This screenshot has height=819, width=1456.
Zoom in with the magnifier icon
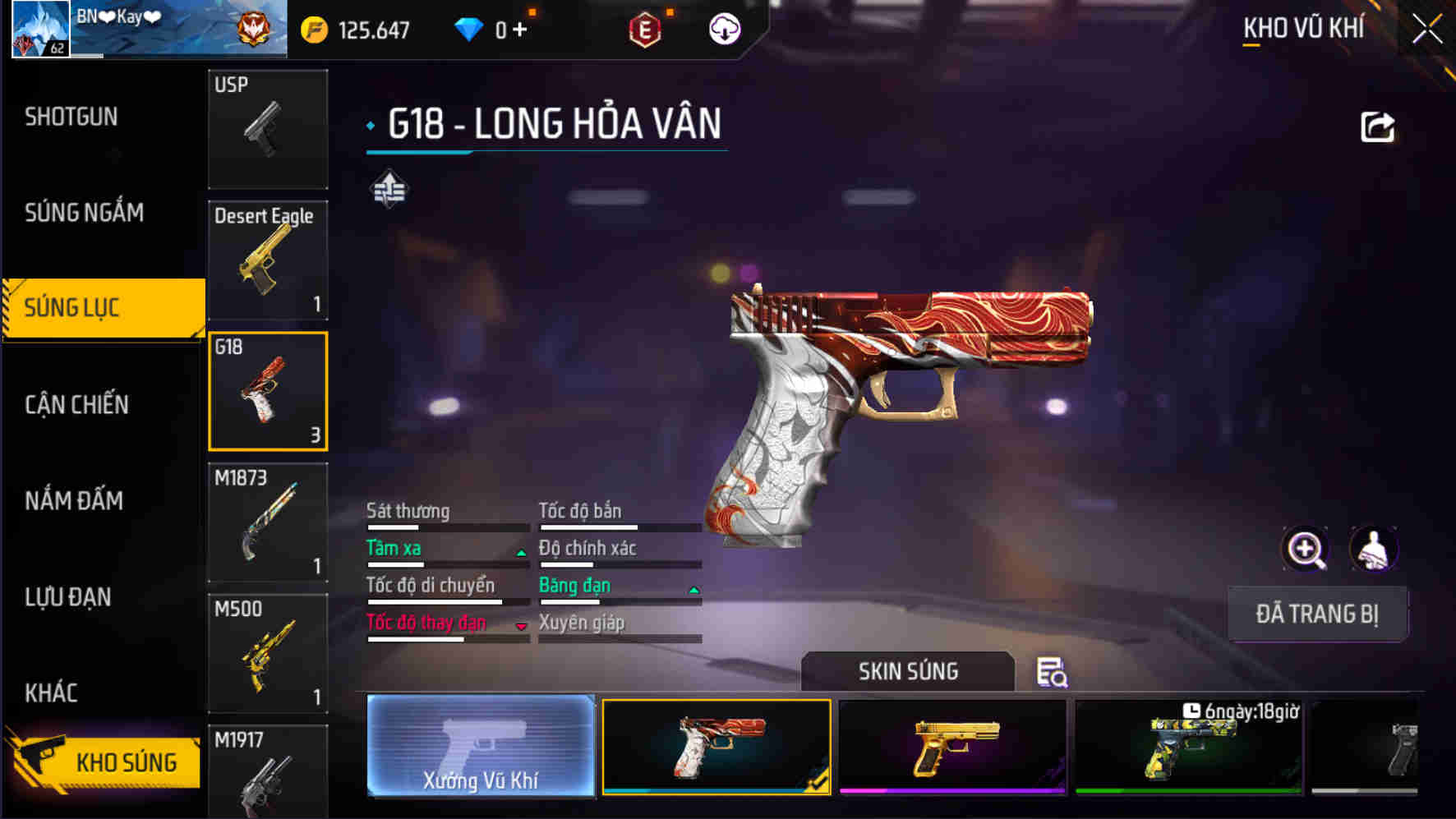(1305, 549)
